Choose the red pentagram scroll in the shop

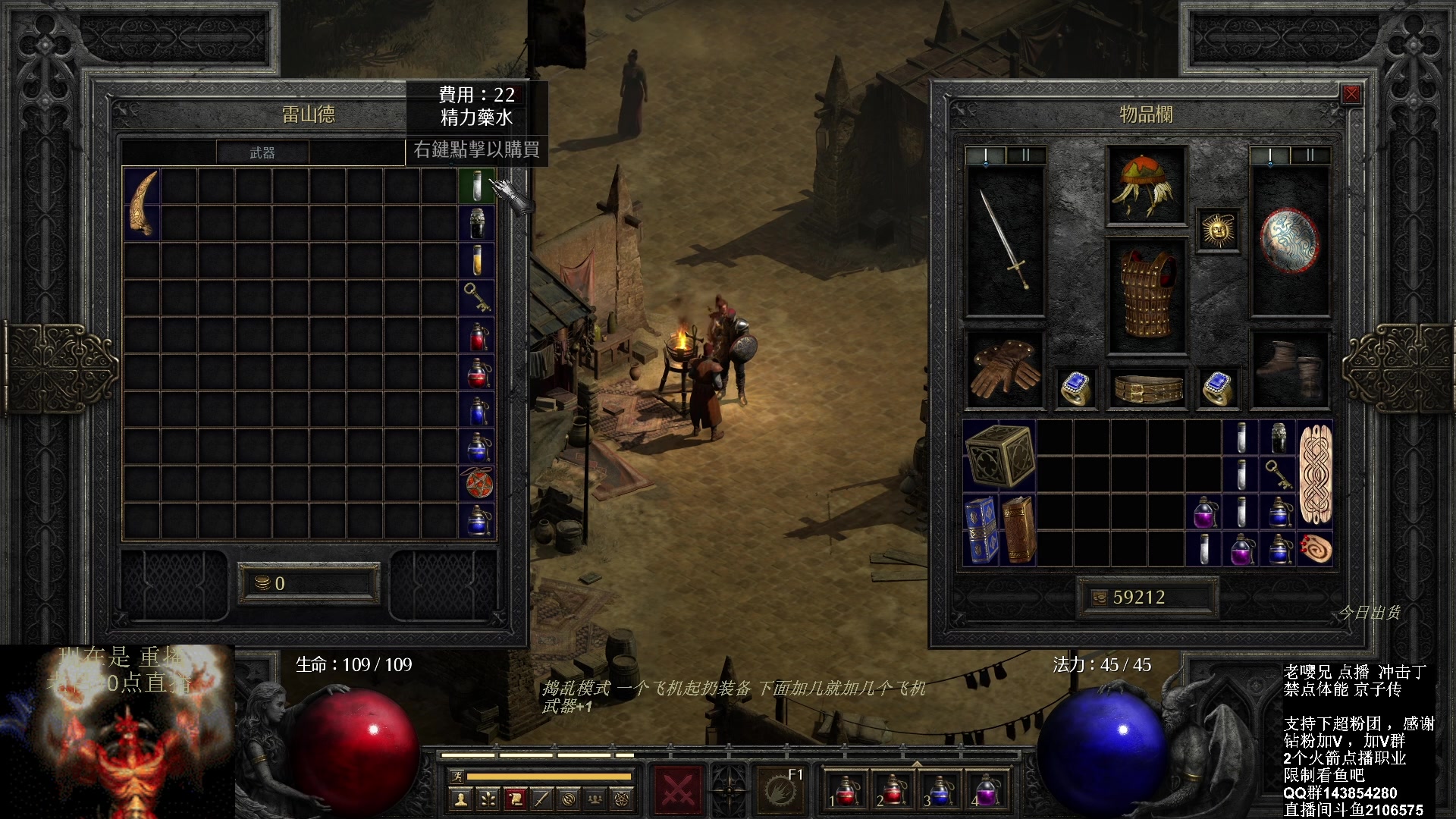point(478,484)
